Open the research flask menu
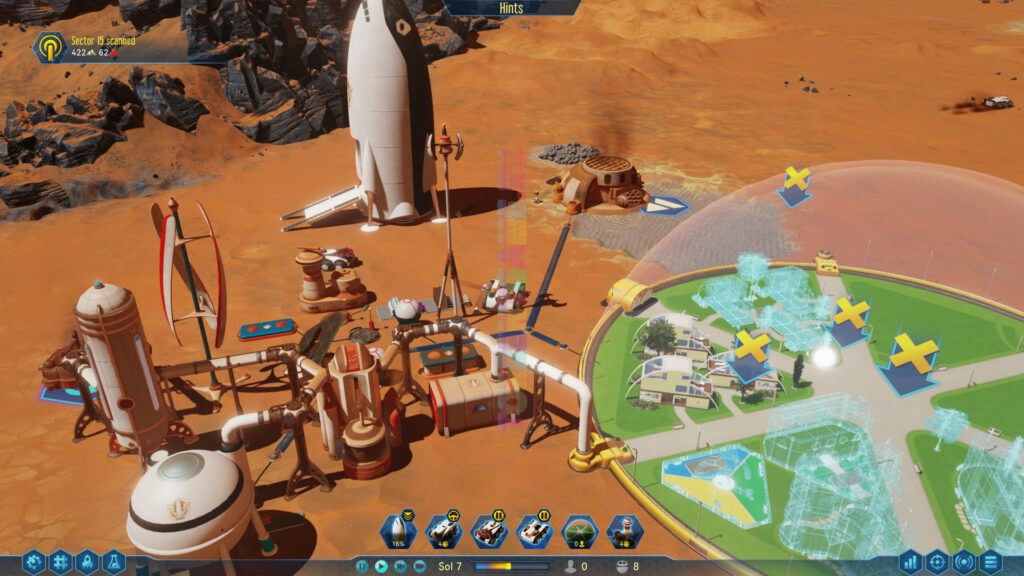 [x=114, y=563]
